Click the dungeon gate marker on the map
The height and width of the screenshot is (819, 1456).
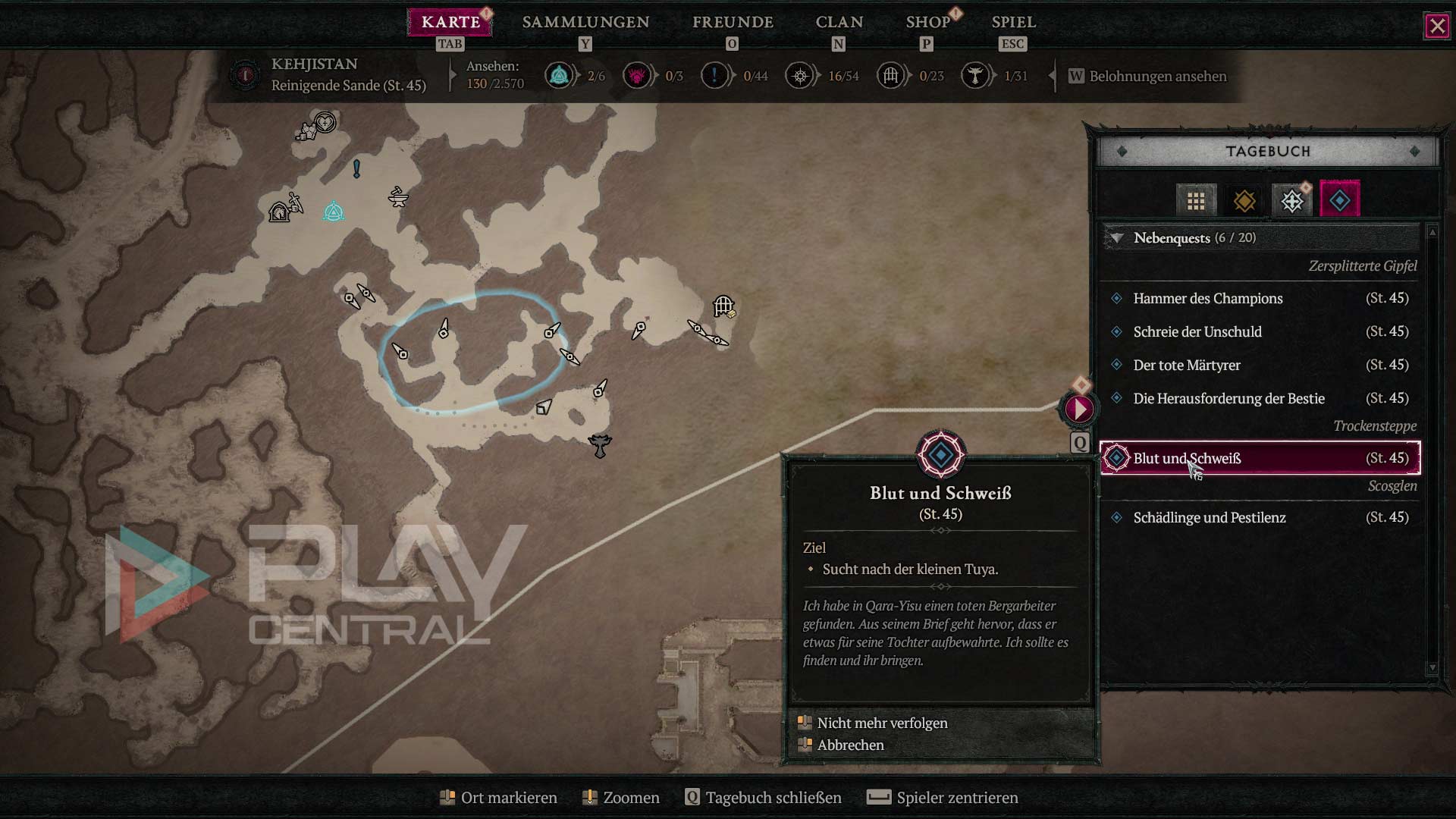[x=723, y=306]
